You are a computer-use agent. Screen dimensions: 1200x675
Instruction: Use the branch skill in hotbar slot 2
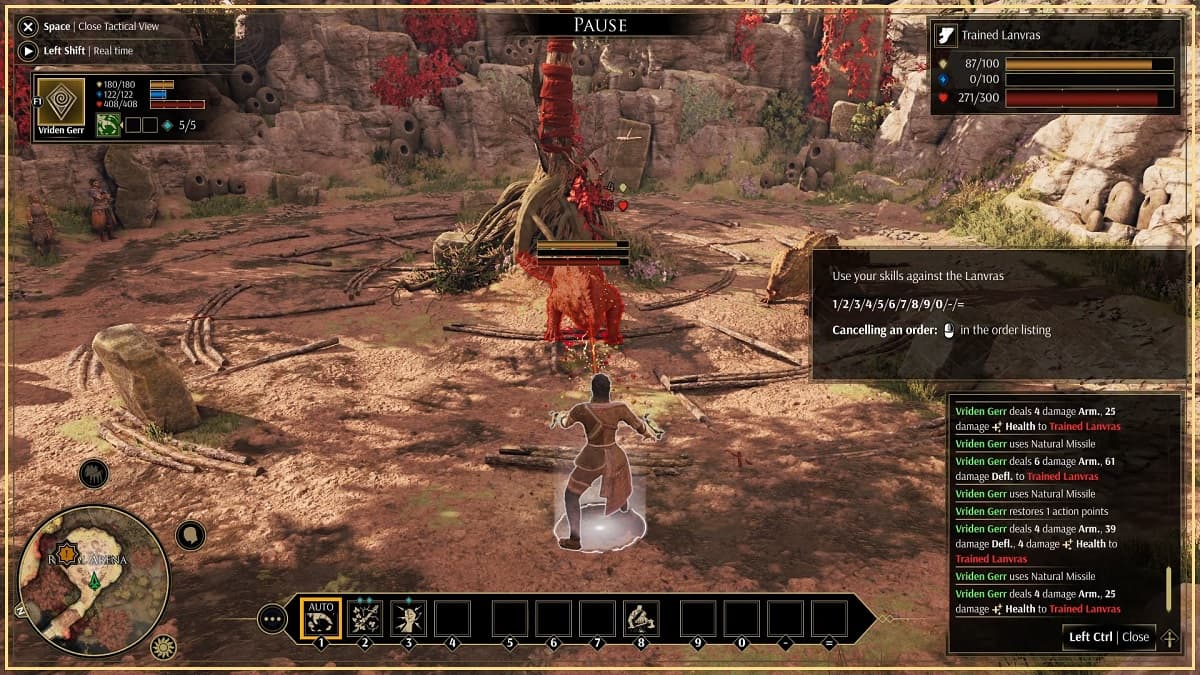pyautogui.click(x=365, y=619)
